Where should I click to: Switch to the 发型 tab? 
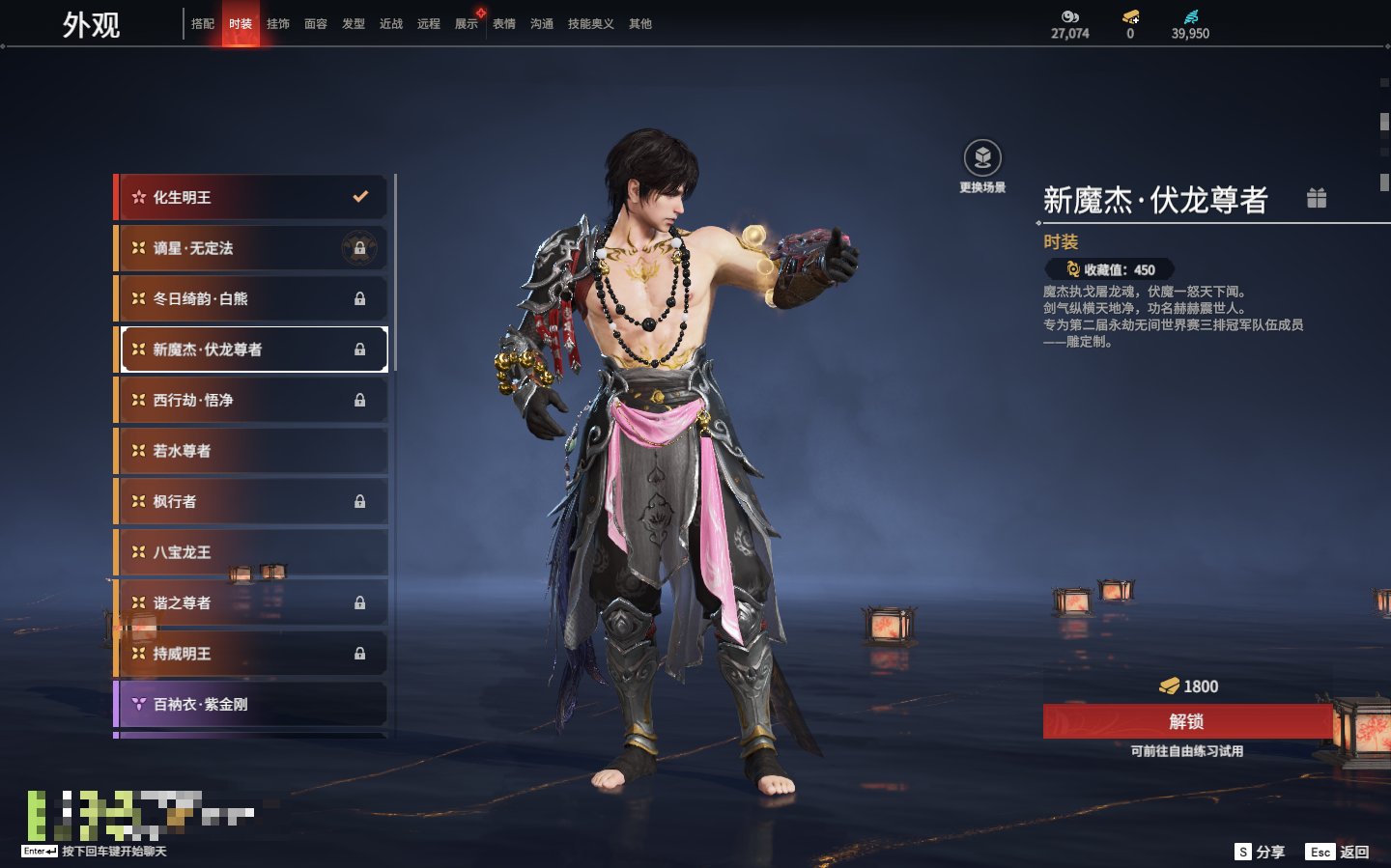[x=354, y=24]
